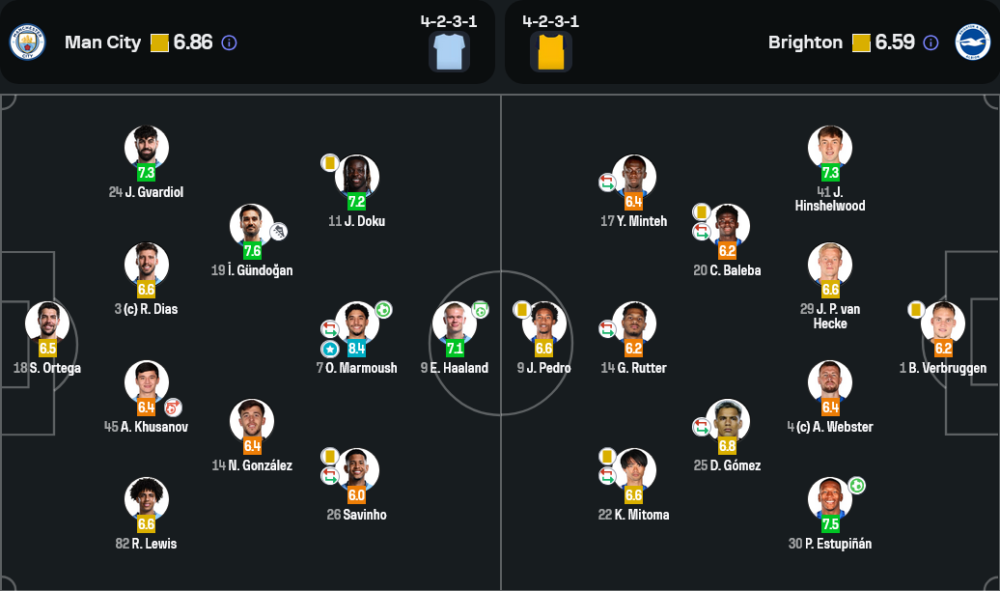Select Brighton's yellow kit icon
The image size is (1000, 591).
[551, 50]
